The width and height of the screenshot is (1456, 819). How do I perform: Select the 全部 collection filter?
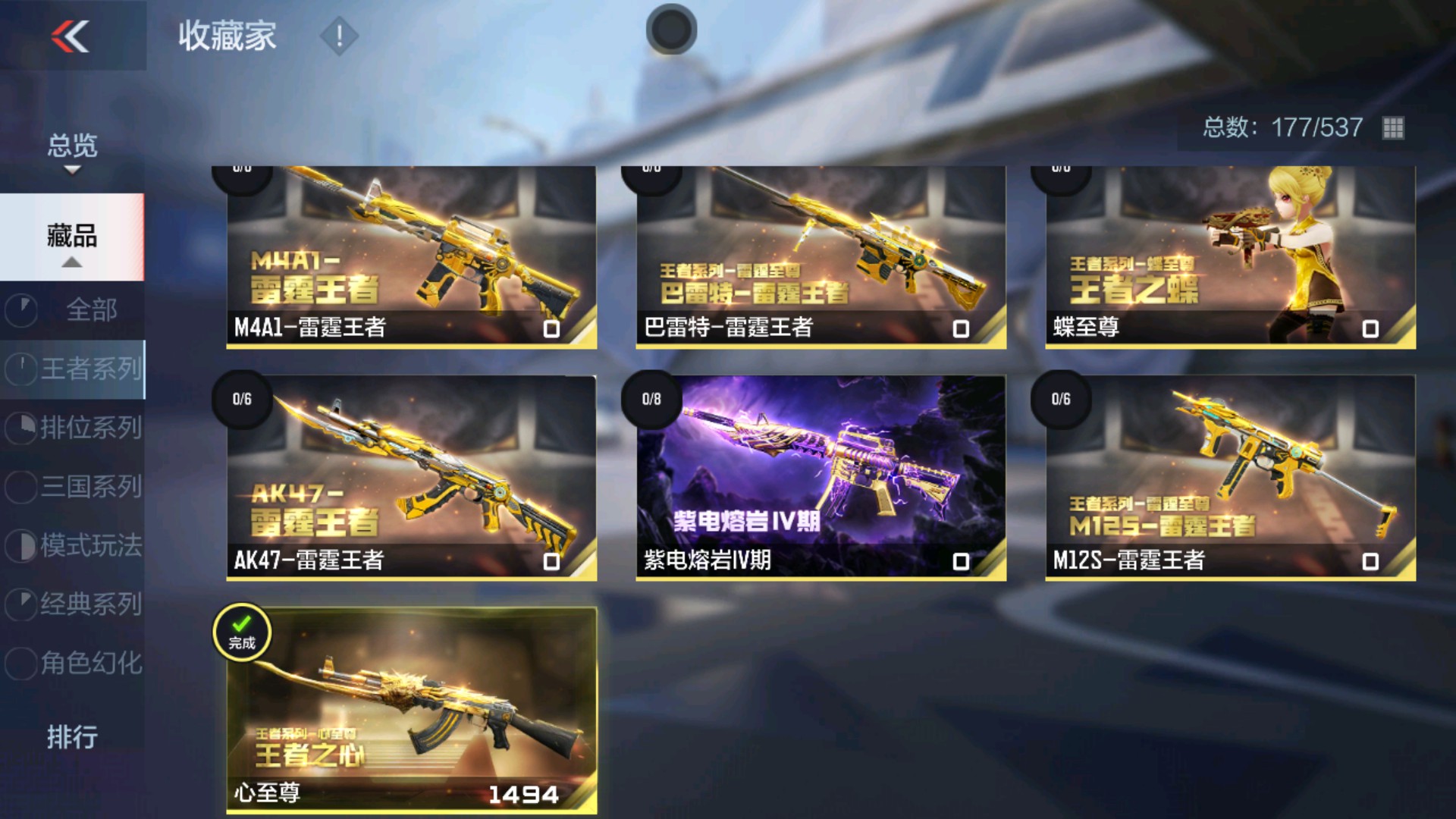[91, 309]
